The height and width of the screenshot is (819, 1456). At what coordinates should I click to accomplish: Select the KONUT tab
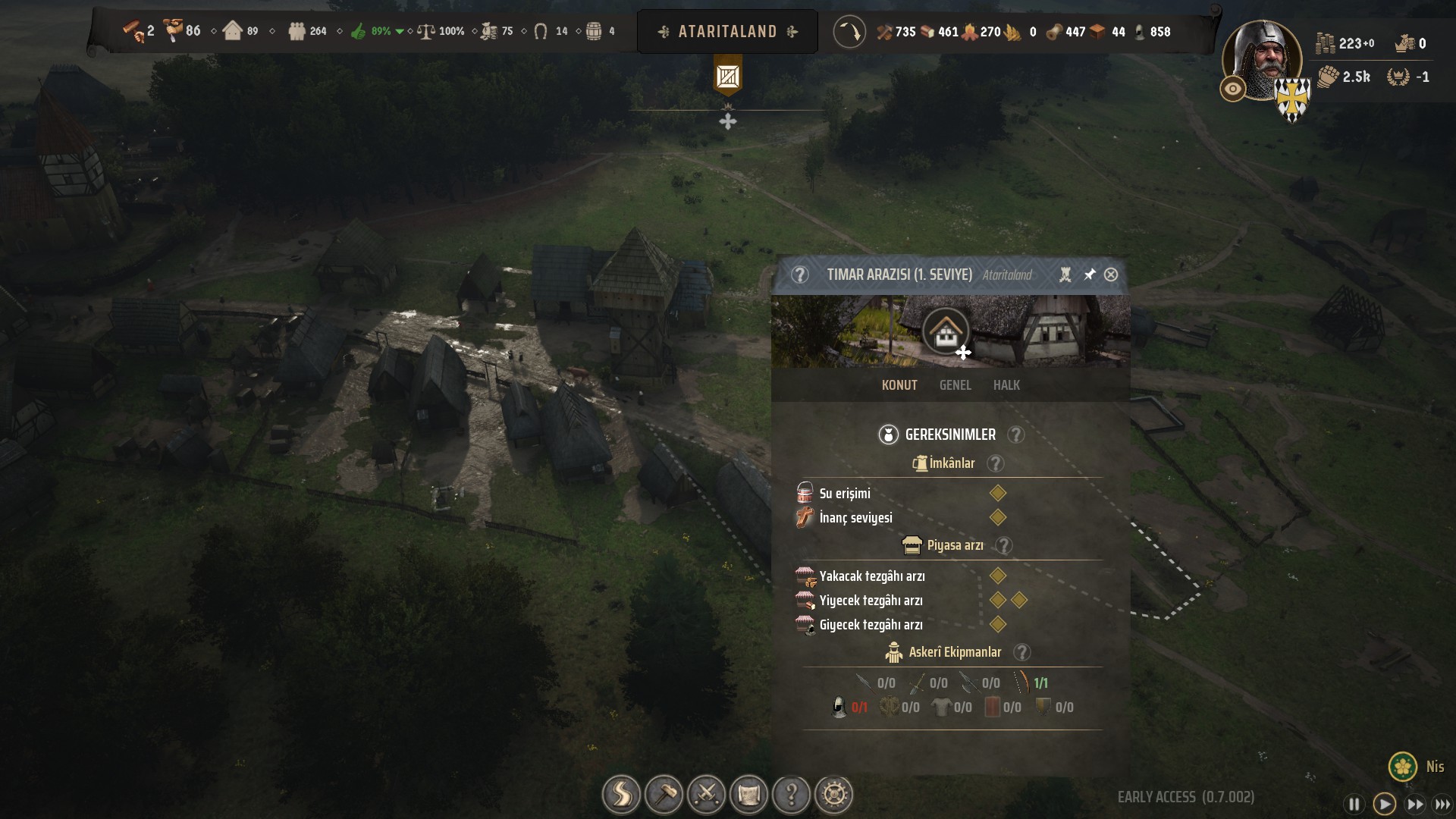[899, 385]
